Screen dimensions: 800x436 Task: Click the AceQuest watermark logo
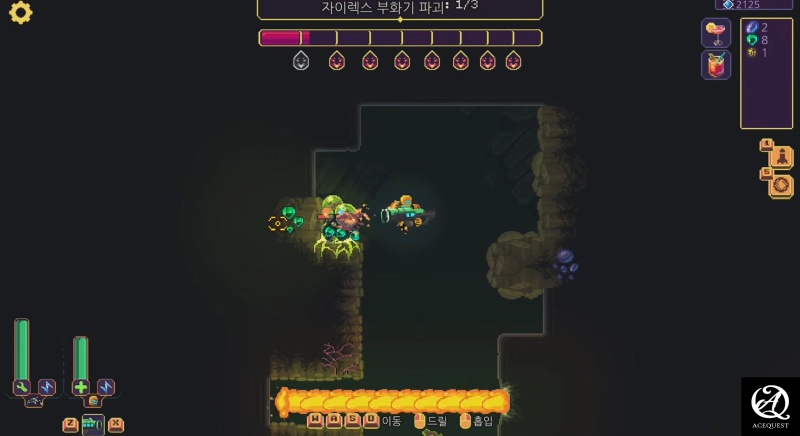[x=770, y=406]
